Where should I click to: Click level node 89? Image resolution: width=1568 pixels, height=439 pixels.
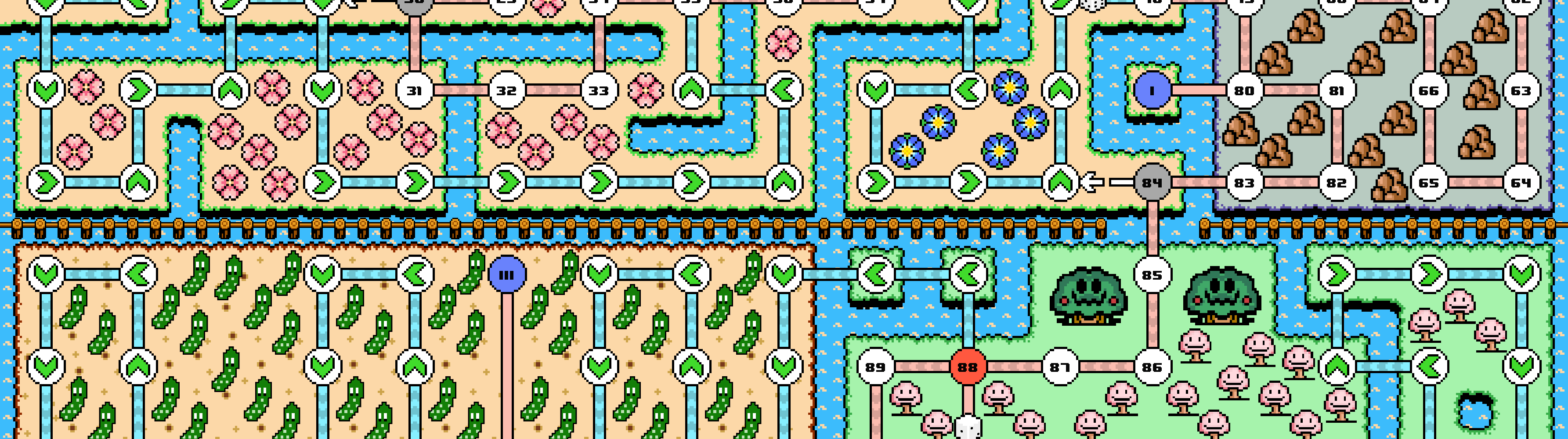click(875, 367)
